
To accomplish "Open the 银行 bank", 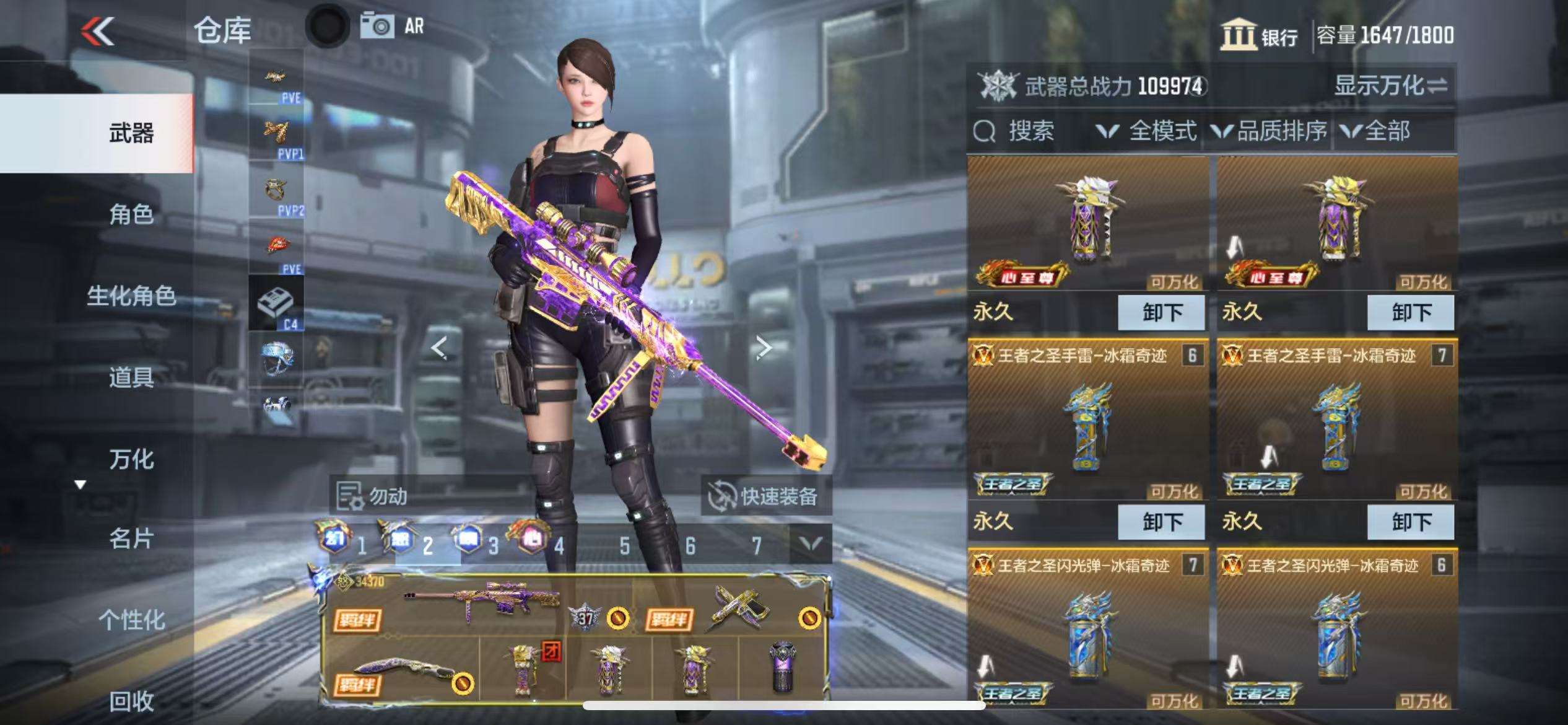I will (1260, 35).
